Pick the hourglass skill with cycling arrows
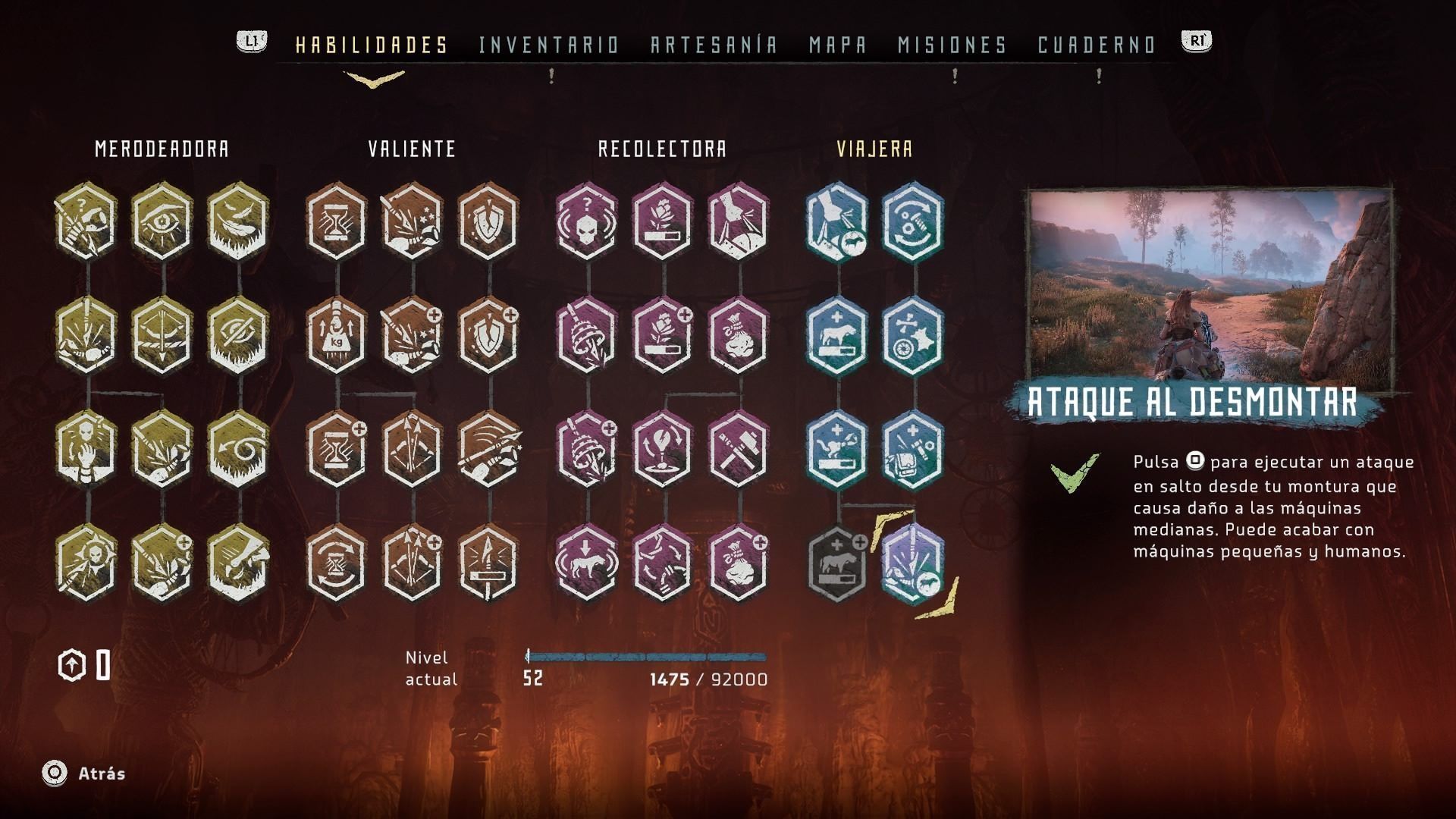Image resolution: width=1456 pixels, height=819 pixels. (337, 563)
